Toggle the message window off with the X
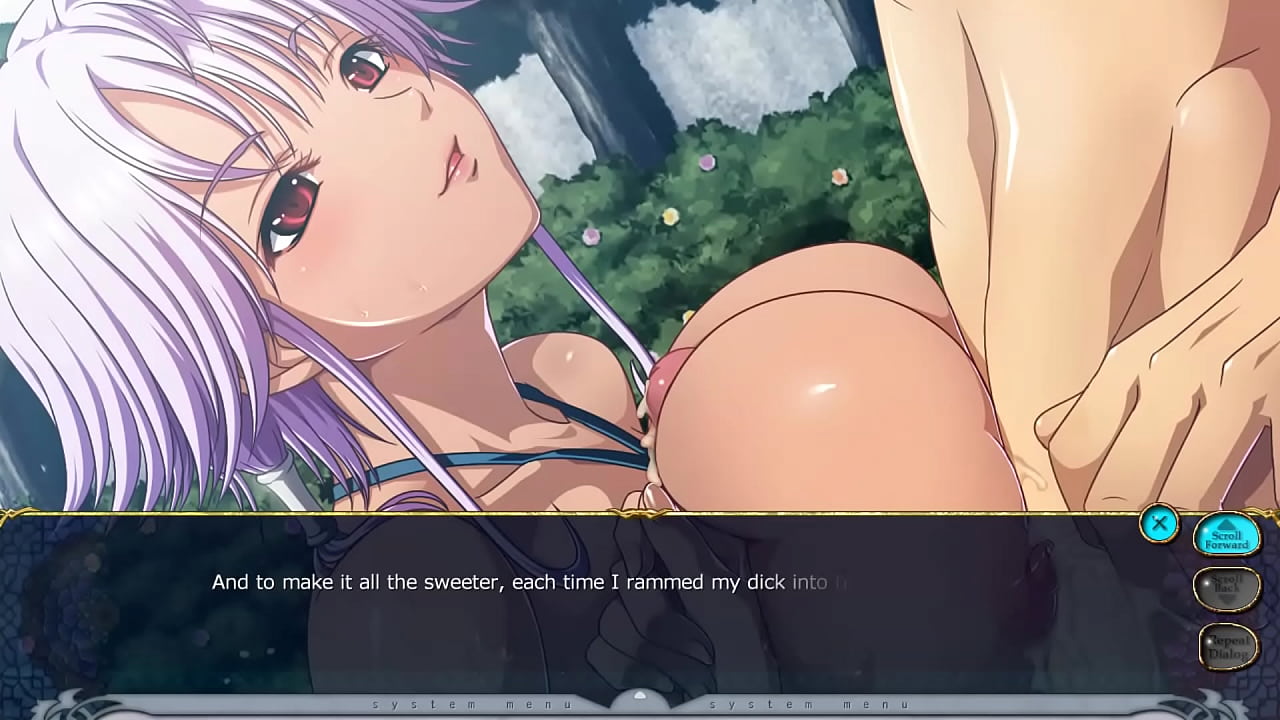Image resolution: width=1280 pixels, height=720 pixels. coord(1160,523)
